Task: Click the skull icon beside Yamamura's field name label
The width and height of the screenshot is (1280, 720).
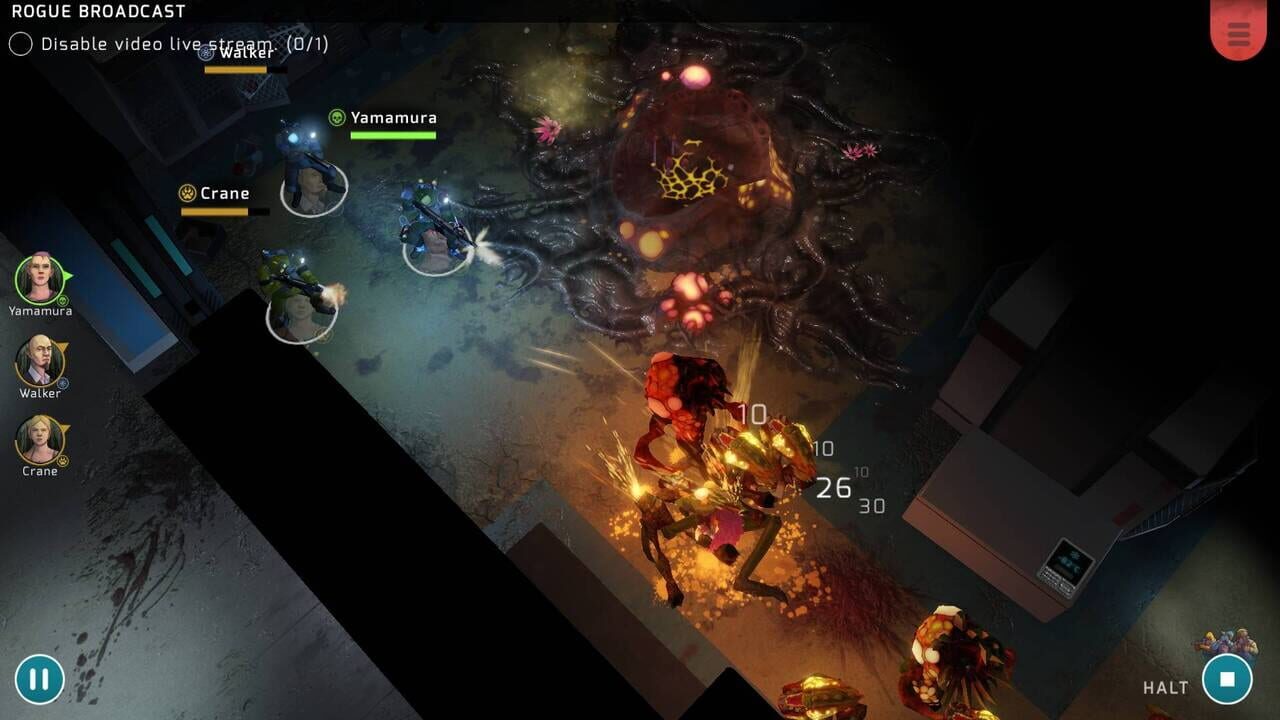Action: point(337,117)
